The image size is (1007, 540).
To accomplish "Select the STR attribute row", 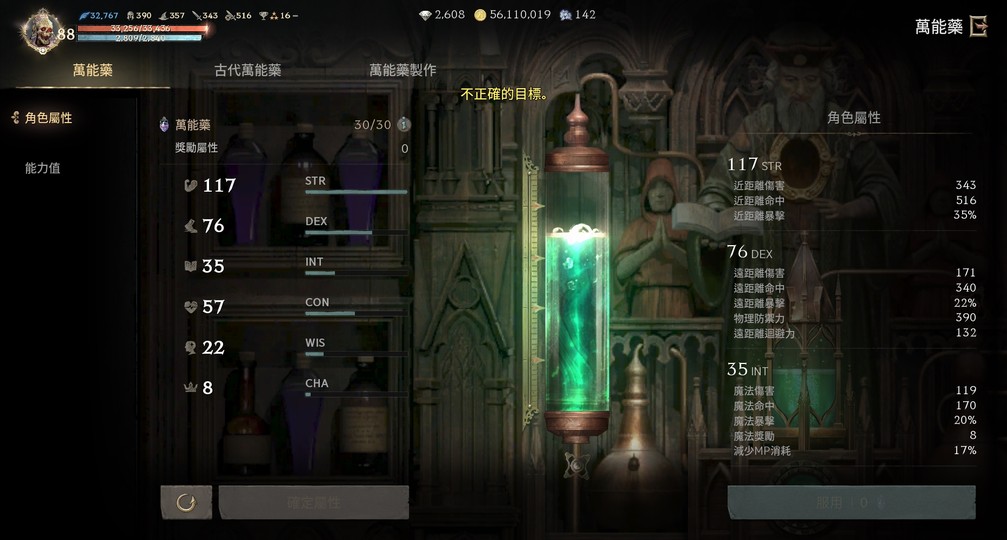I will 295,185.
